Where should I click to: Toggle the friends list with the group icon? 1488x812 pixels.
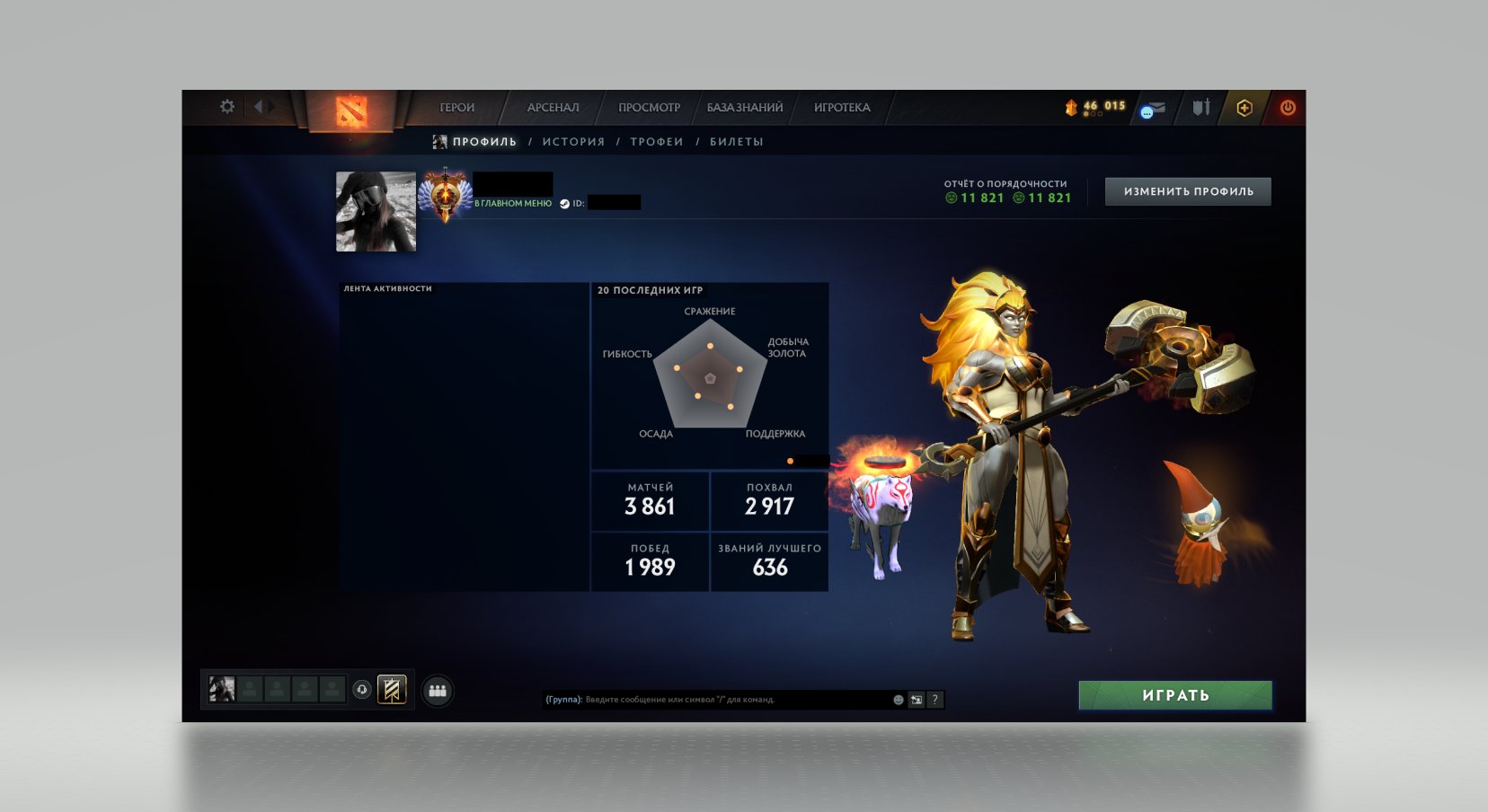tap(437, 691)
